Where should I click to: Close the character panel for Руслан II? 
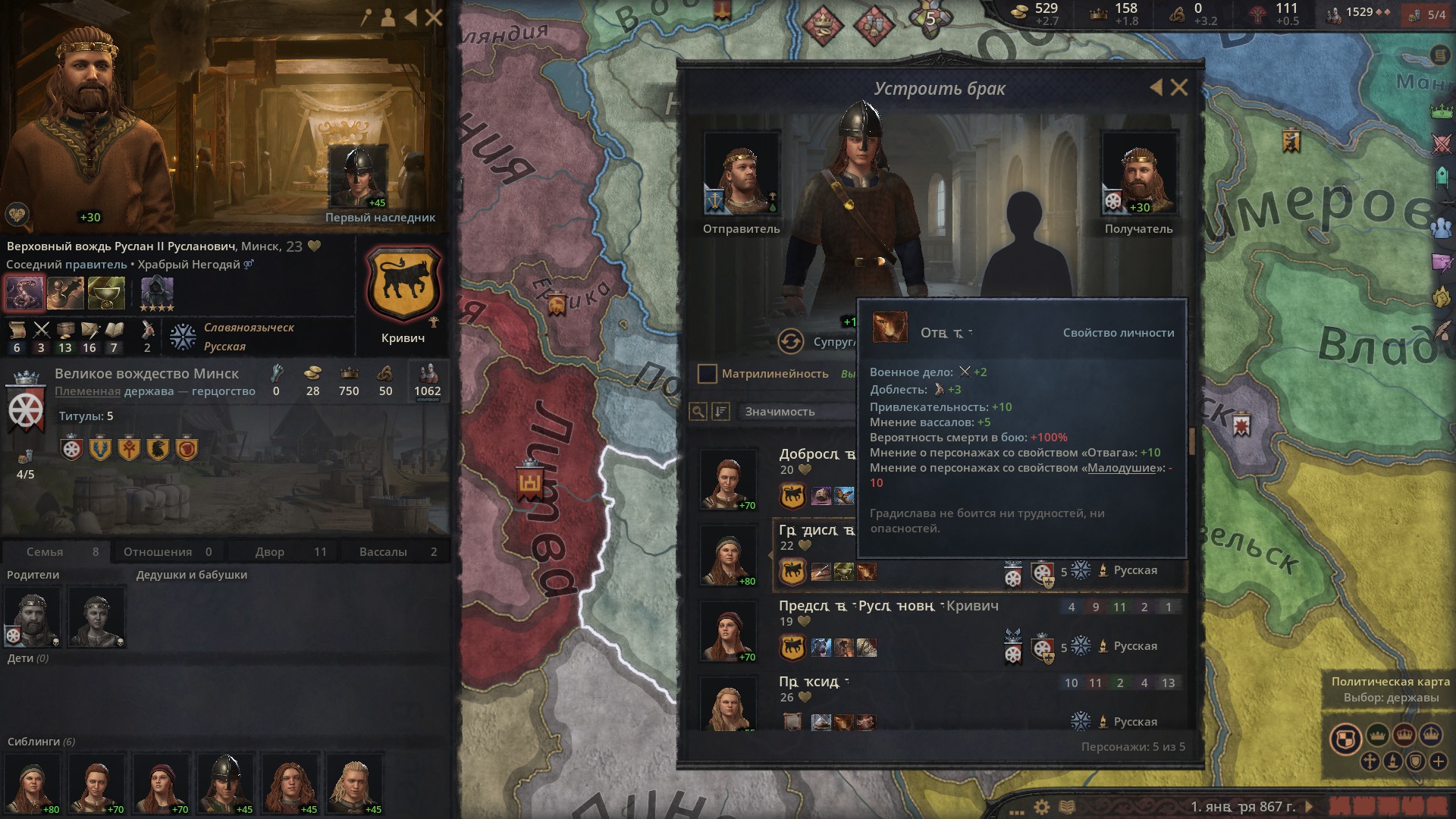click(434, 17)
